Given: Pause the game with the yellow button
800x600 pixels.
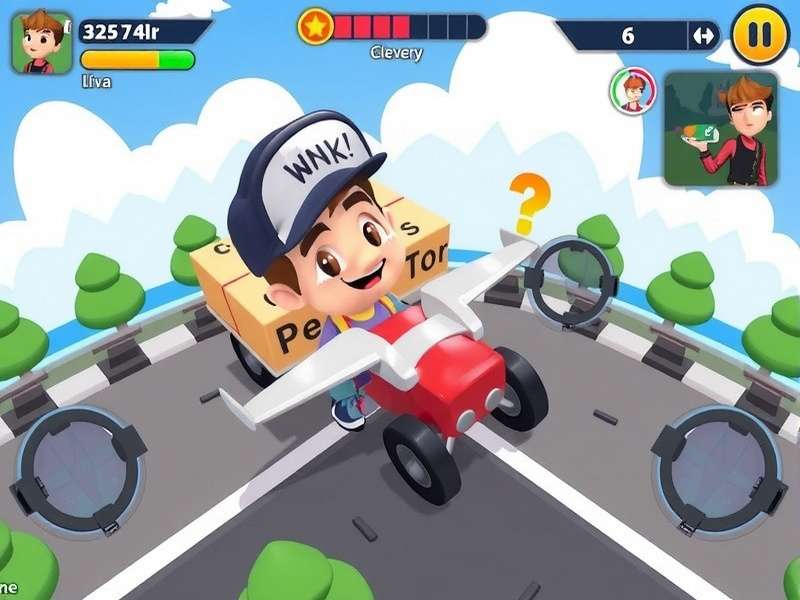Looking at the screenshot, I should (760, 36).
